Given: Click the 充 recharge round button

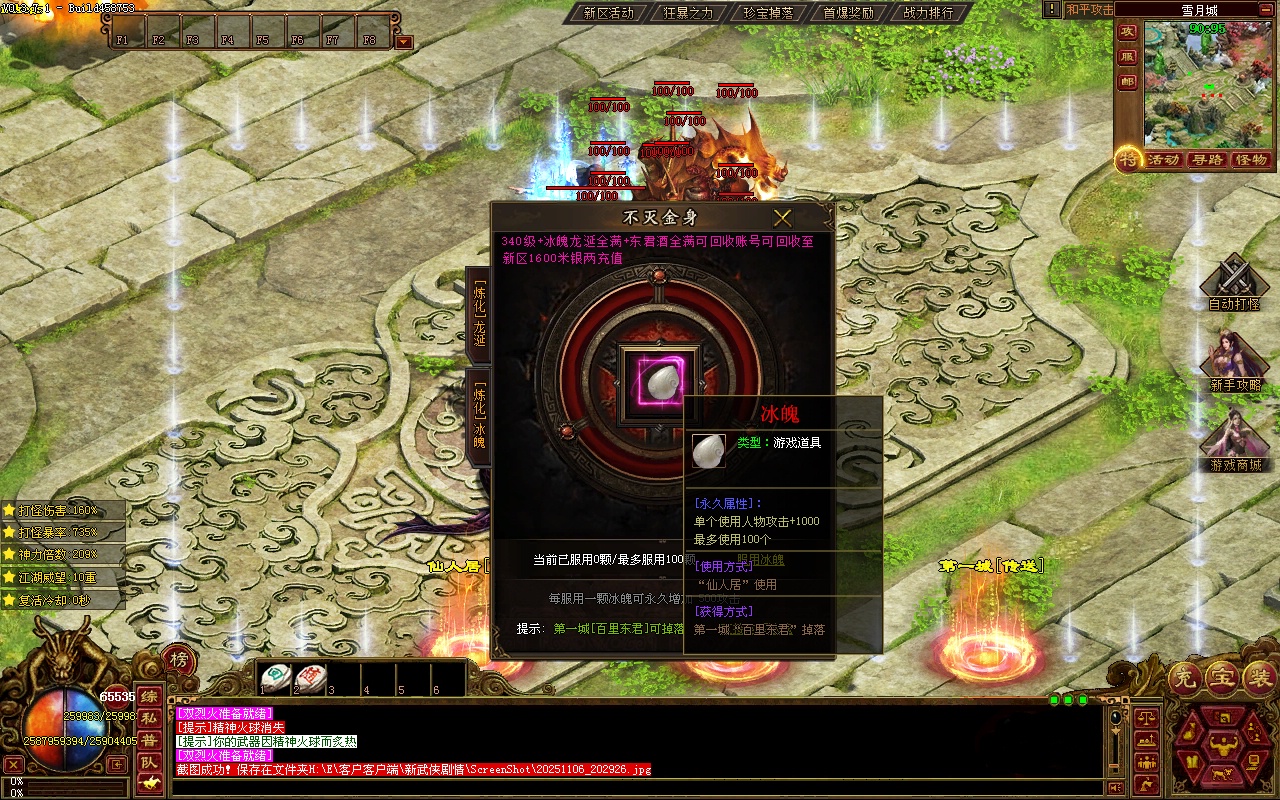Looking at the screenshot, I should 1186,679.
